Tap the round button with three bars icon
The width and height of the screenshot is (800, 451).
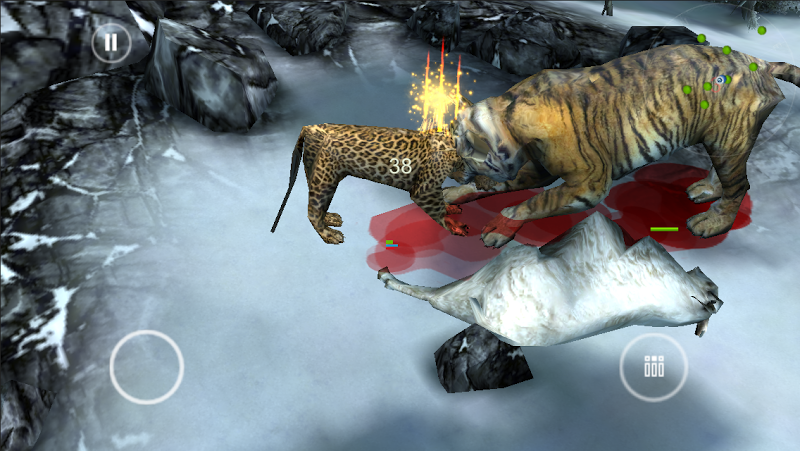654,367
